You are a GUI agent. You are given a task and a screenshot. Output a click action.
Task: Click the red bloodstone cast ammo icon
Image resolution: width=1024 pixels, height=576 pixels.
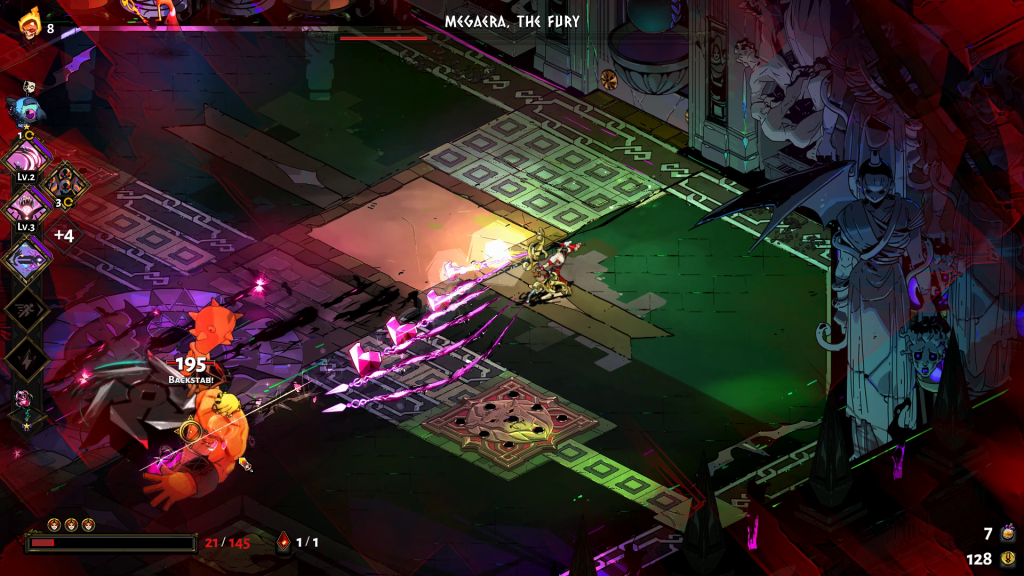[x=284, y=542]
